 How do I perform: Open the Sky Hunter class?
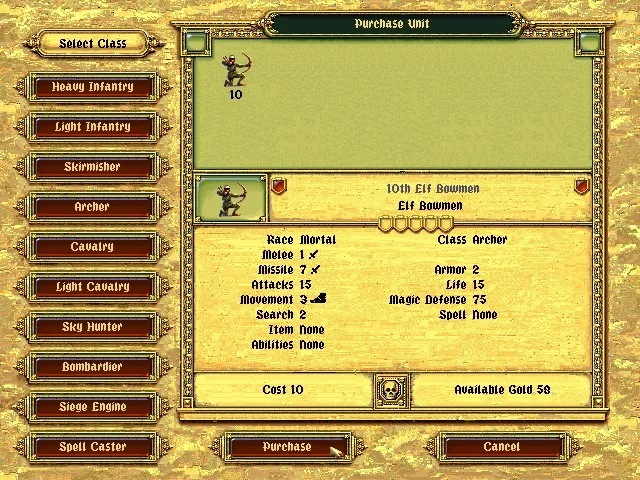tap(92, 327)
